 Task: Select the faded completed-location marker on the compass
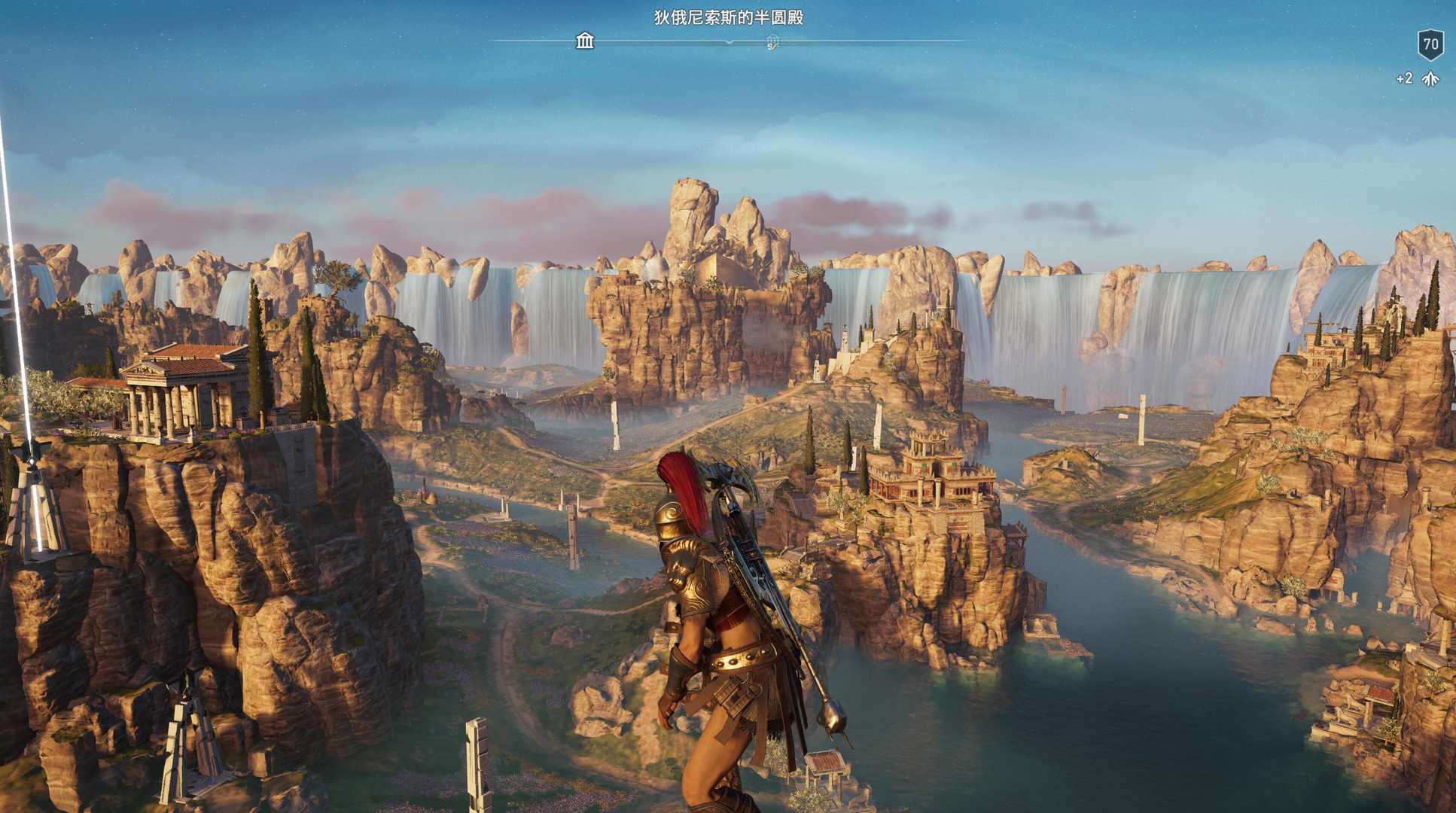pos(772,42)
